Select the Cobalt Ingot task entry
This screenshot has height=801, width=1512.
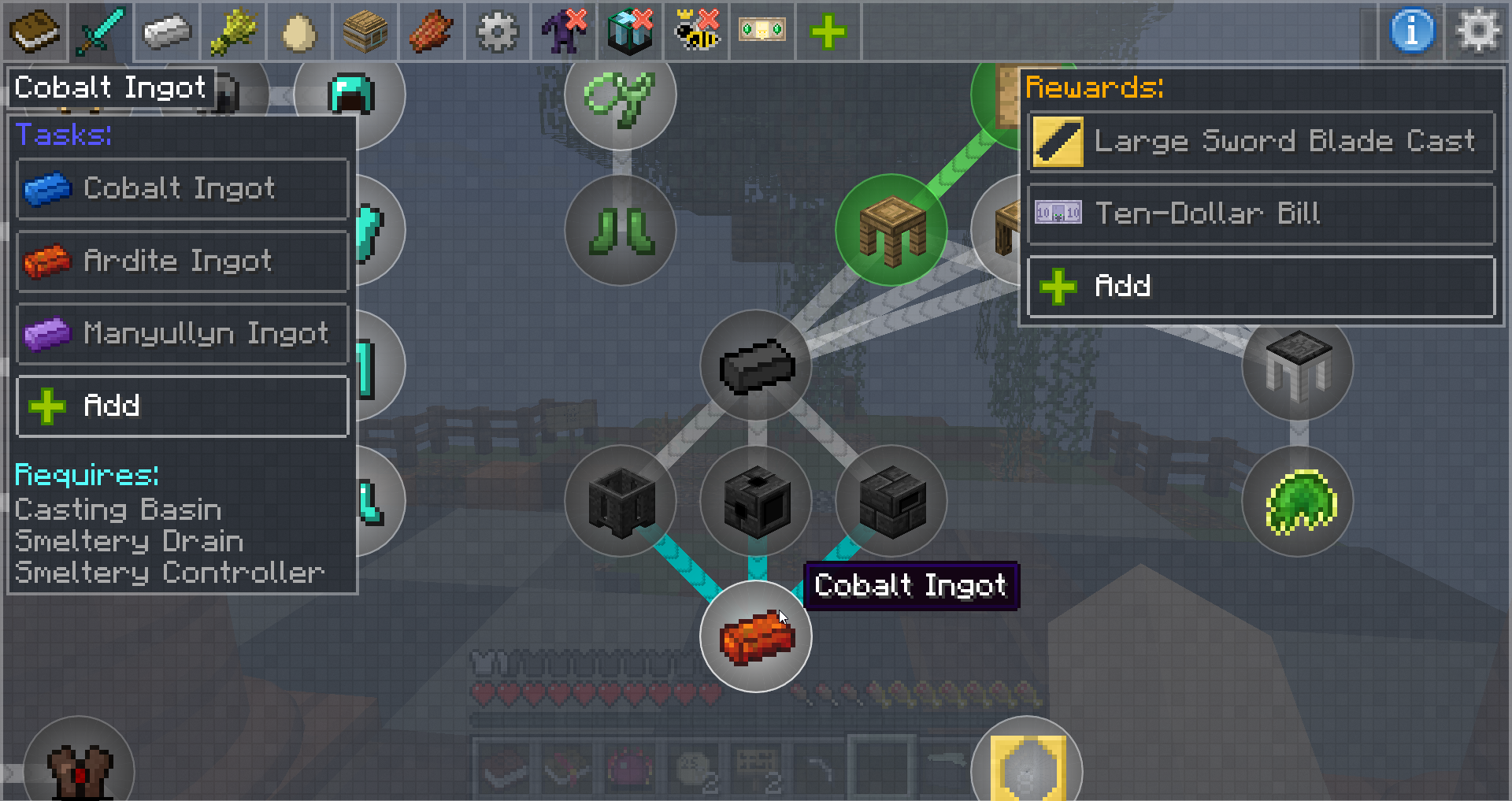[x=182, y=189]
